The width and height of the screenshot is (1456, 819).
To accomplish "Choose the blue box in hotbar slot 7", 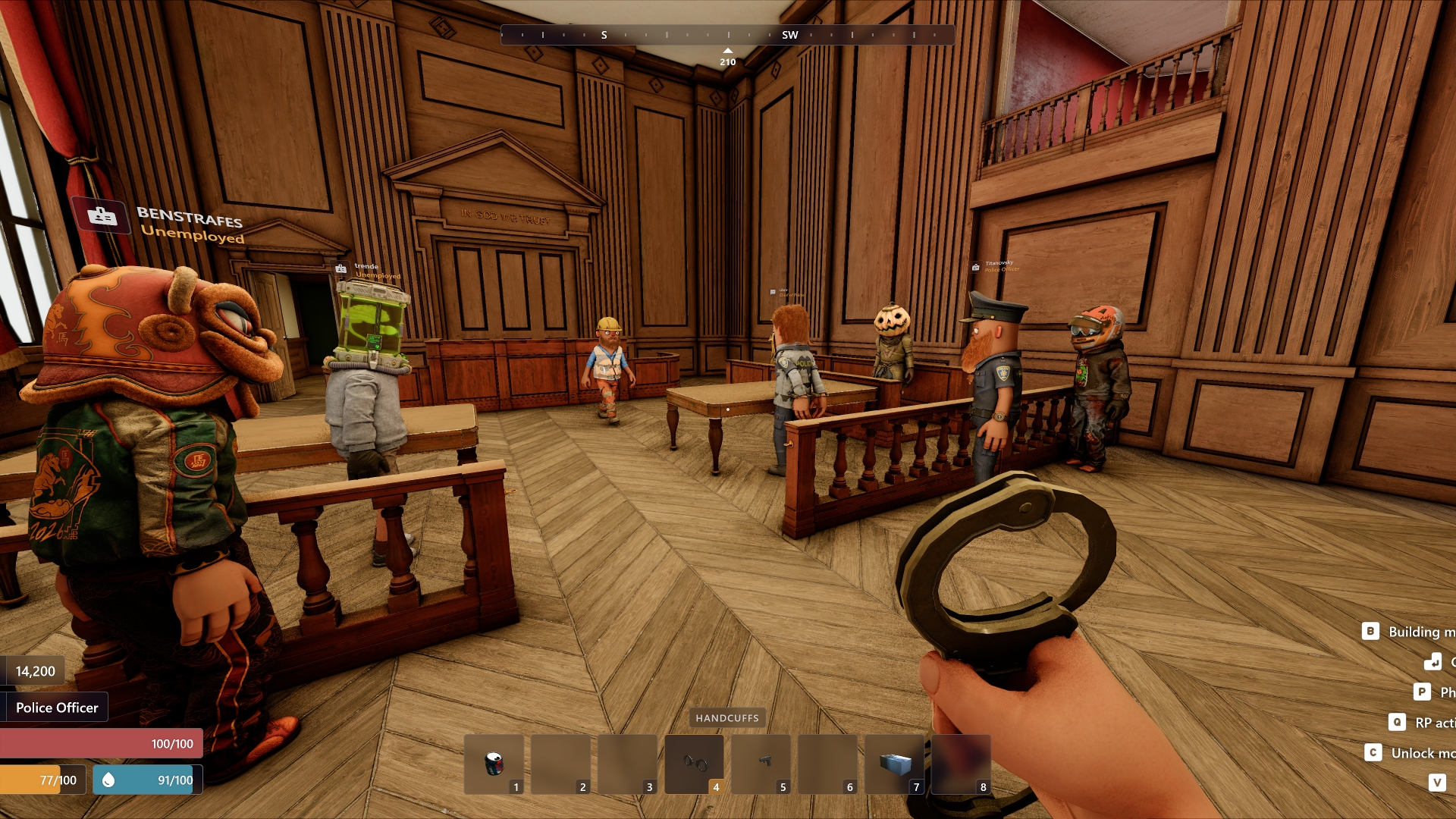I will pyautogui.click(x=894, y=763).
